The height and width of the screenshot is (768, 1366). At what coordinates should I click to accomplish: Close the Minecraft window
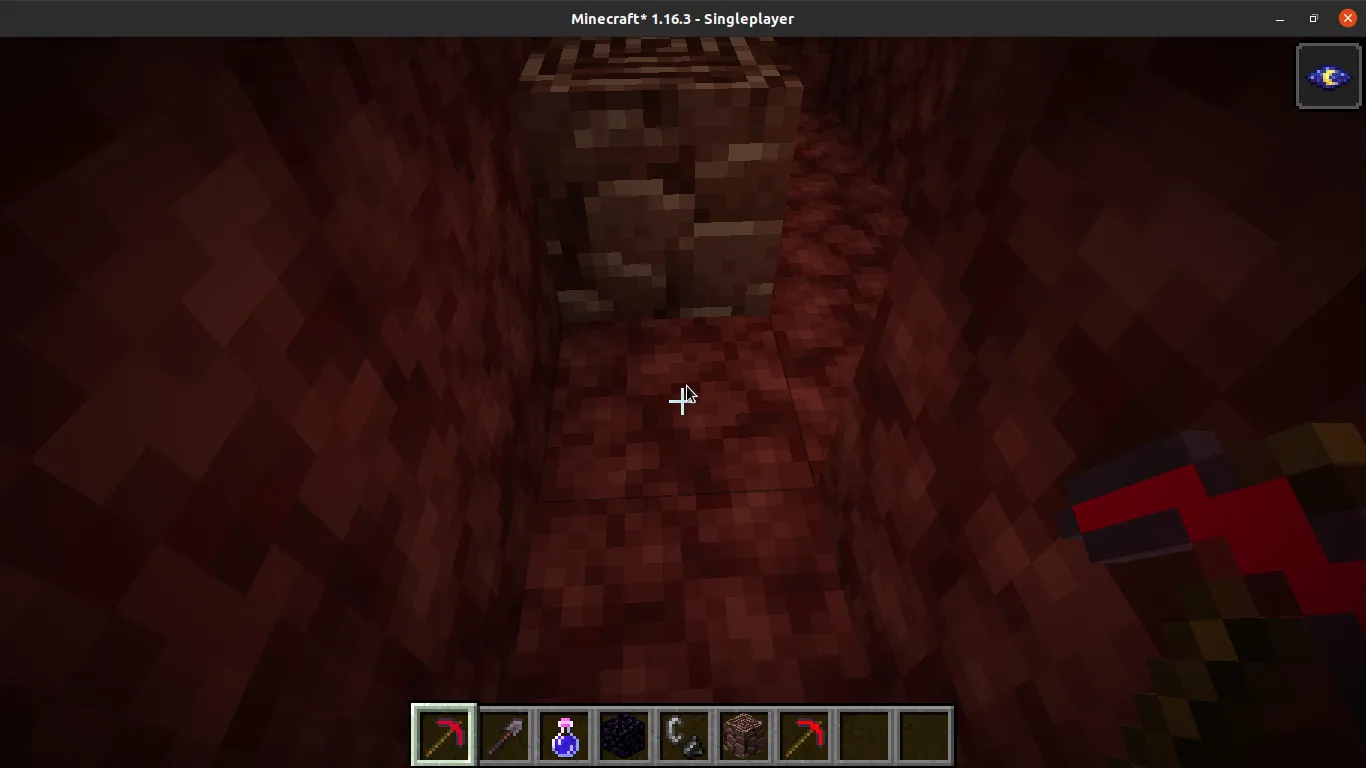[1347, 18]
